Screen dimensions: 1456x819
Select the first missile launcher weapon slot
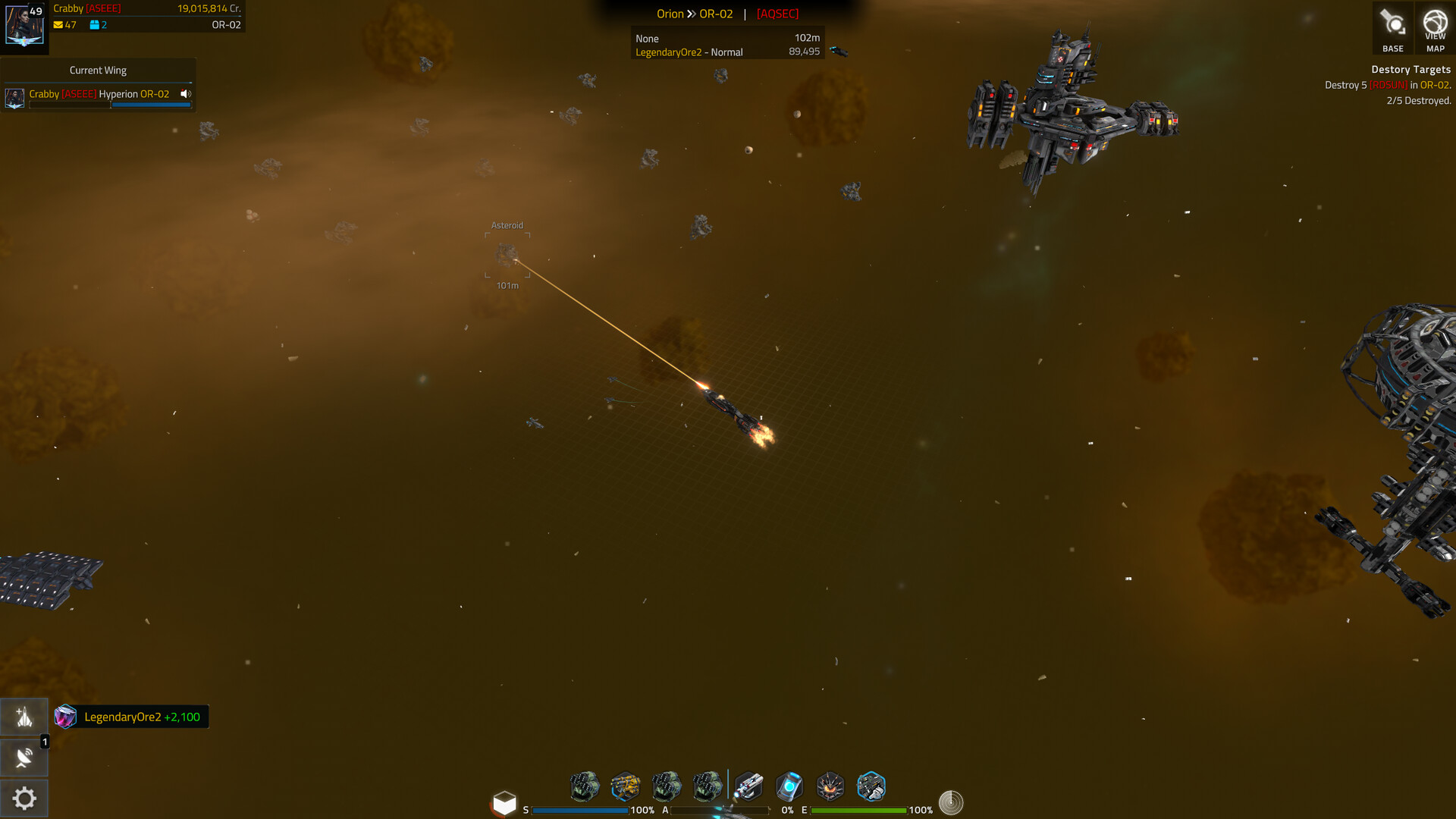coord(584,786)
